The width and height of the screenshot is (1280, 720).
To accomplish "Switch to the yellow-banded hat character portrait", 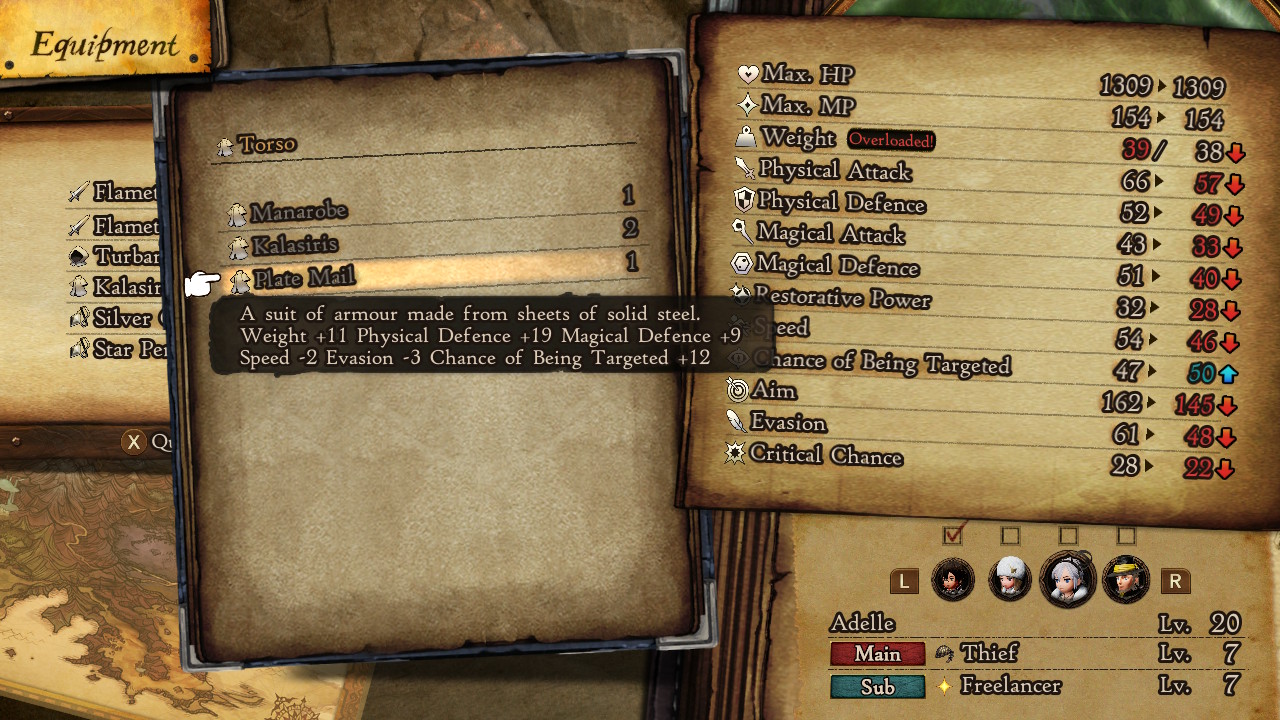I will 1126,580.
